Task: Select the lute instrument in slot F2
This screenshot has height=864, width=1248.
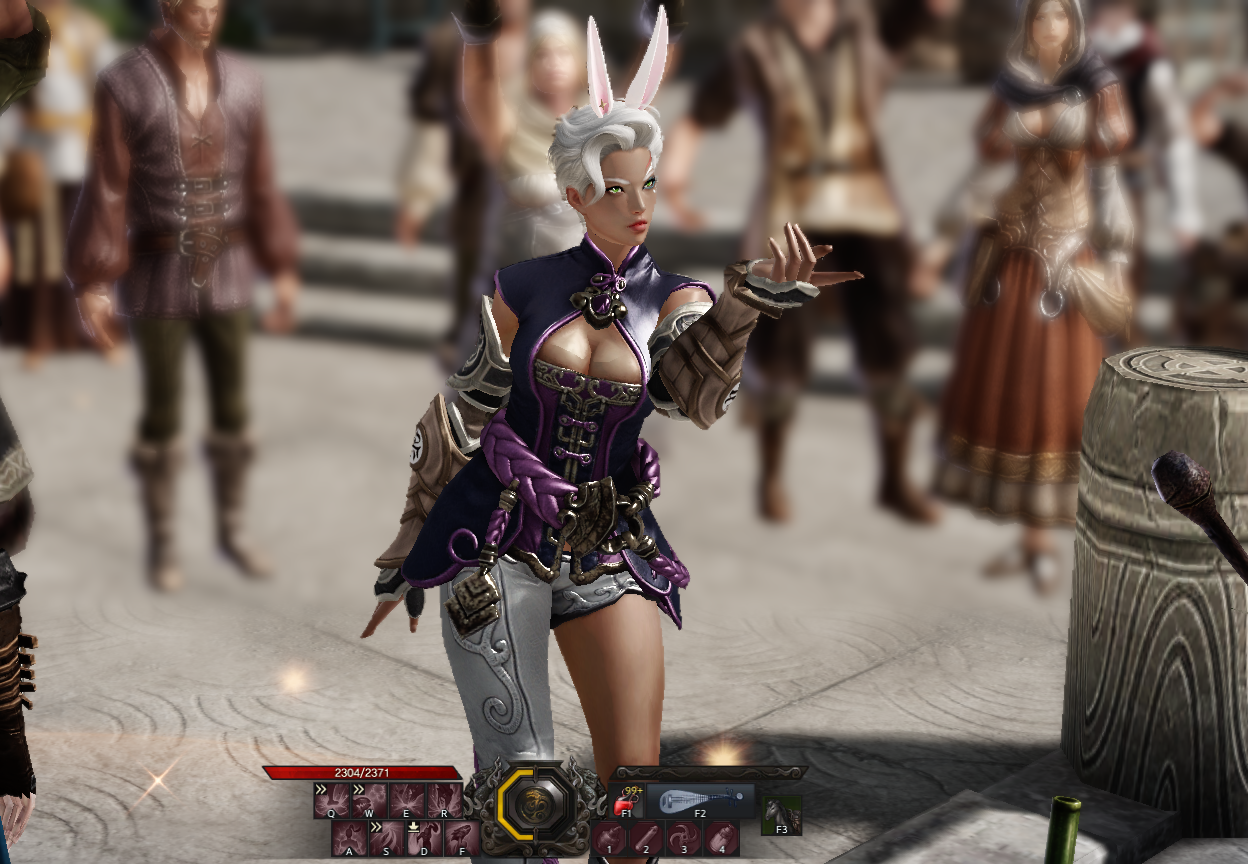Action: click(x=700, y=800)
